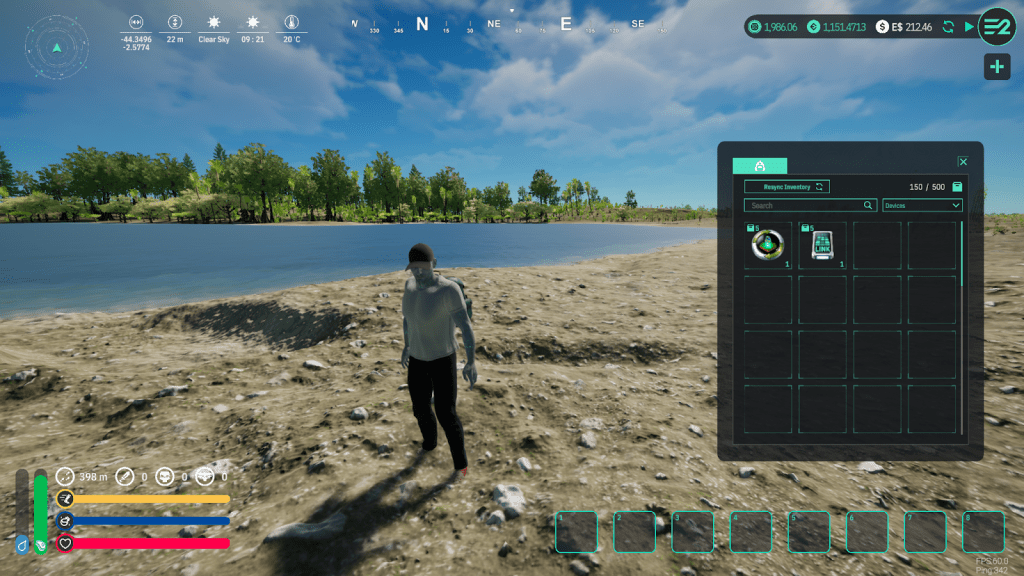Click the play arrow in the balance bar
The width and height of the screenshot is (1024, 576).
click(x=968, y=27)
